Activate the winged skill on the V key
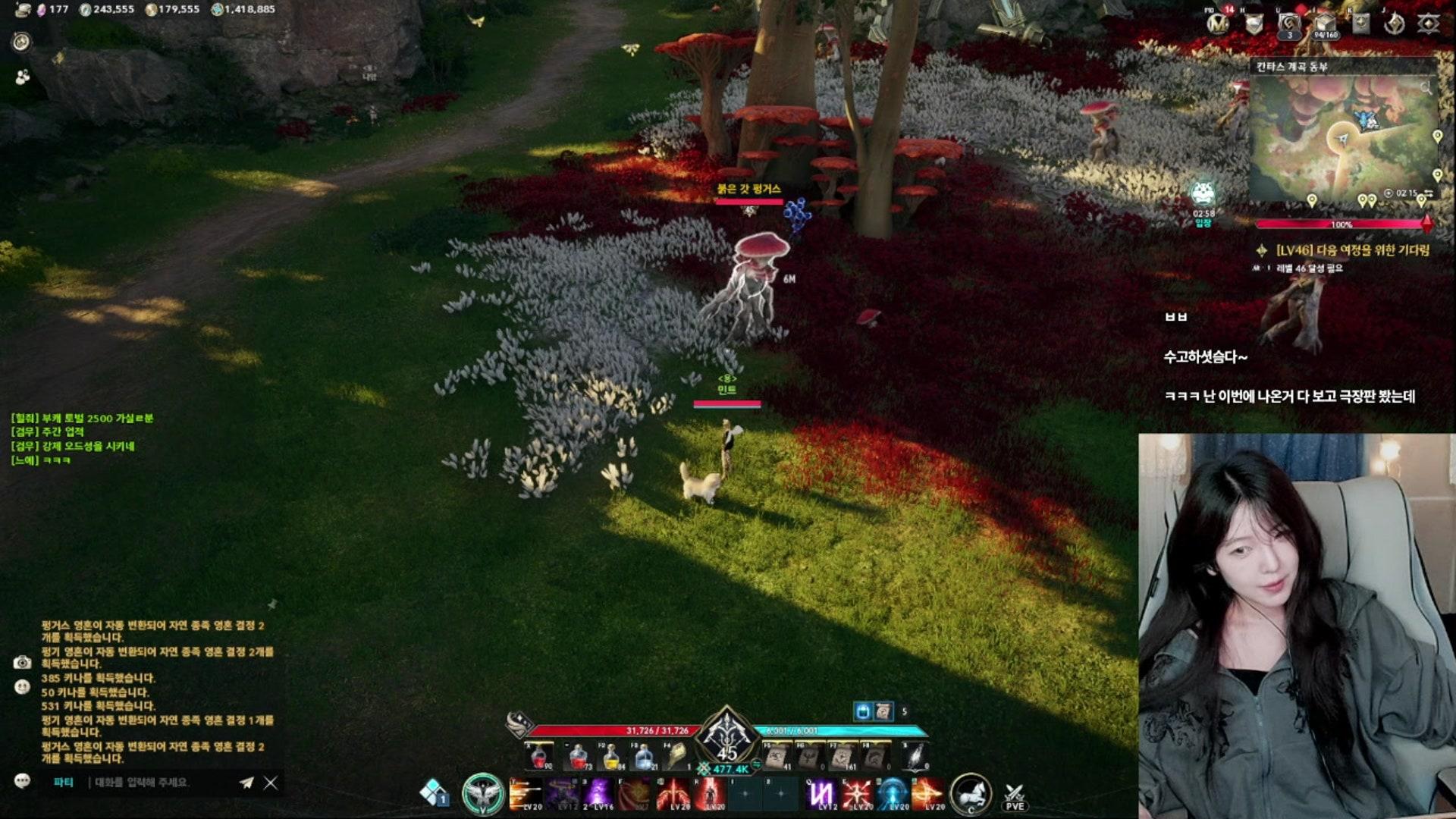Screen dimensions: 1456x819 point(483,794)
